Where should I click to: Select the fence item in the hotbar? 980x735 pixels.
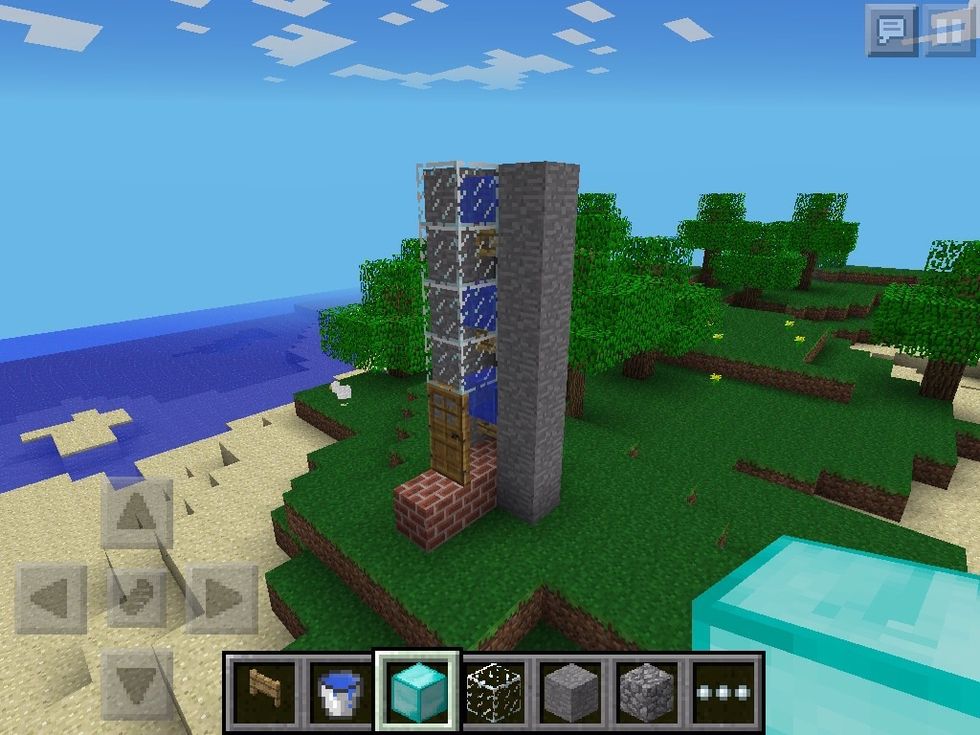coord(262,691)
